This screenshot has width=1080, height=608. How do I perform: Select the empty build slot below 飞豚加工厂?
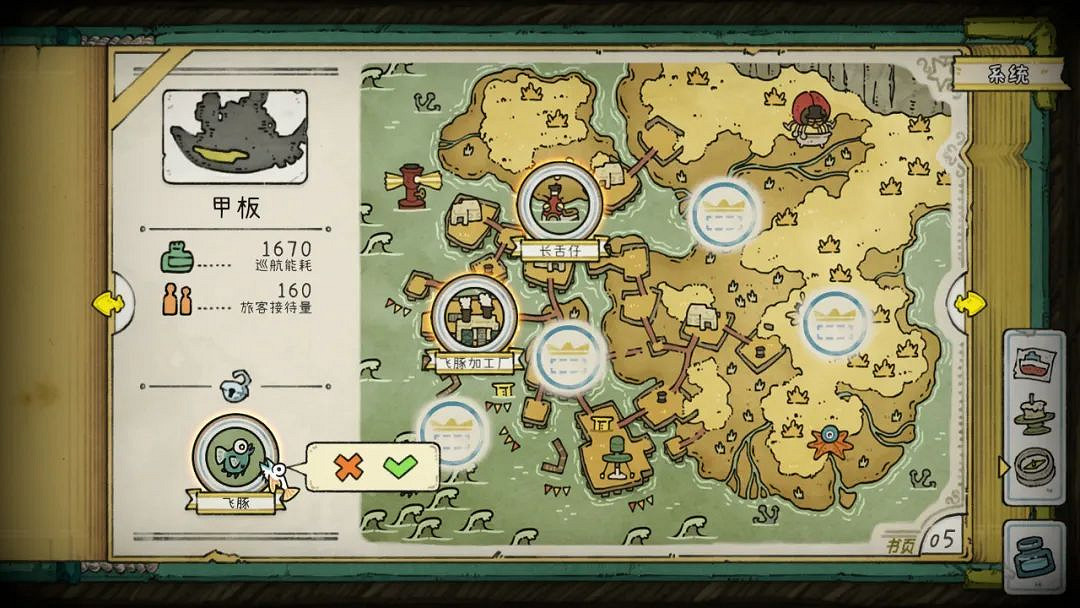point(452,432)
